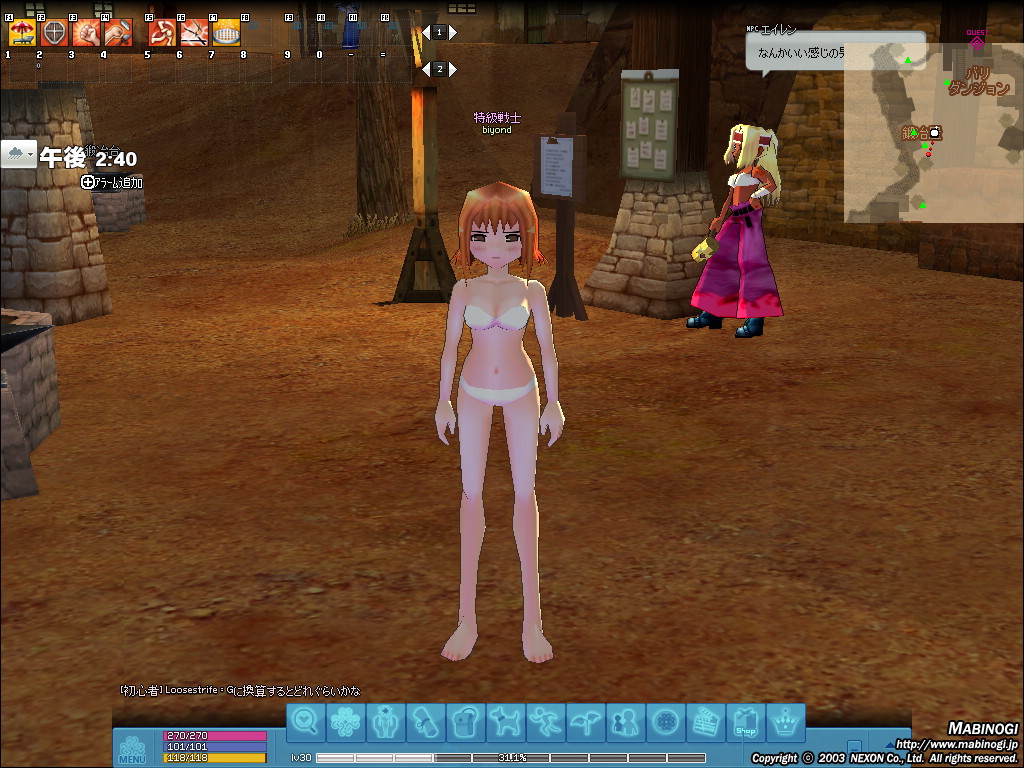
Task: Open the Shop bag icon
Action: tap(745, 721)
